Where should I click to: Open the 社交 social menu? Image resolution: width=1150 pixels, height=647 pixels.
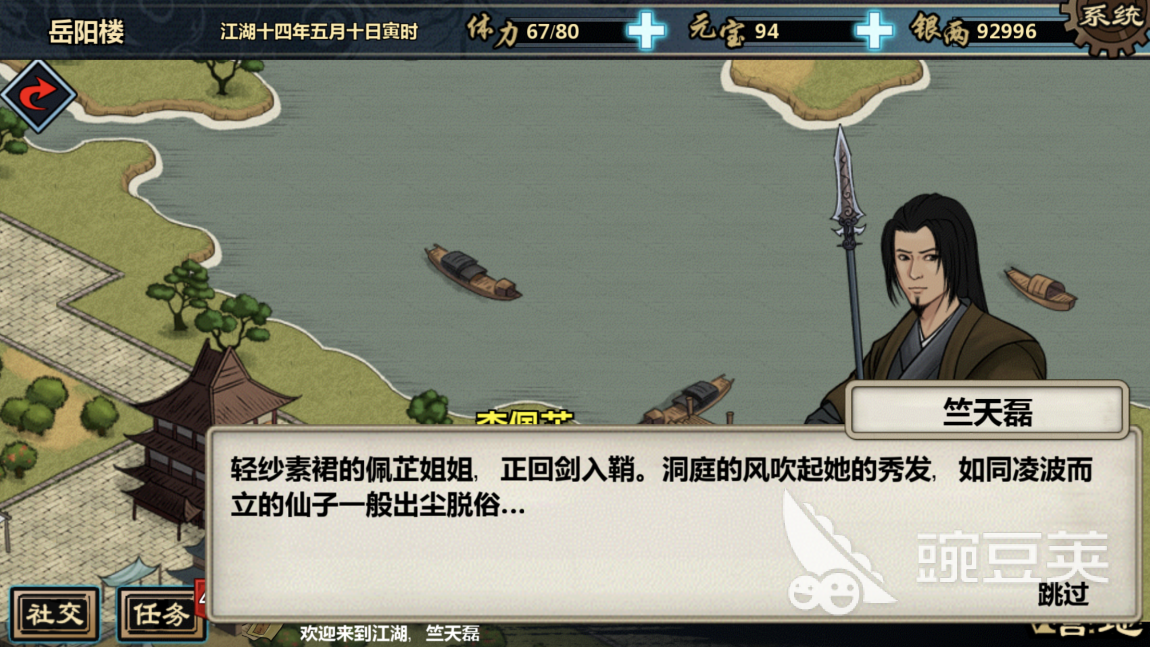tap(55, 613)
